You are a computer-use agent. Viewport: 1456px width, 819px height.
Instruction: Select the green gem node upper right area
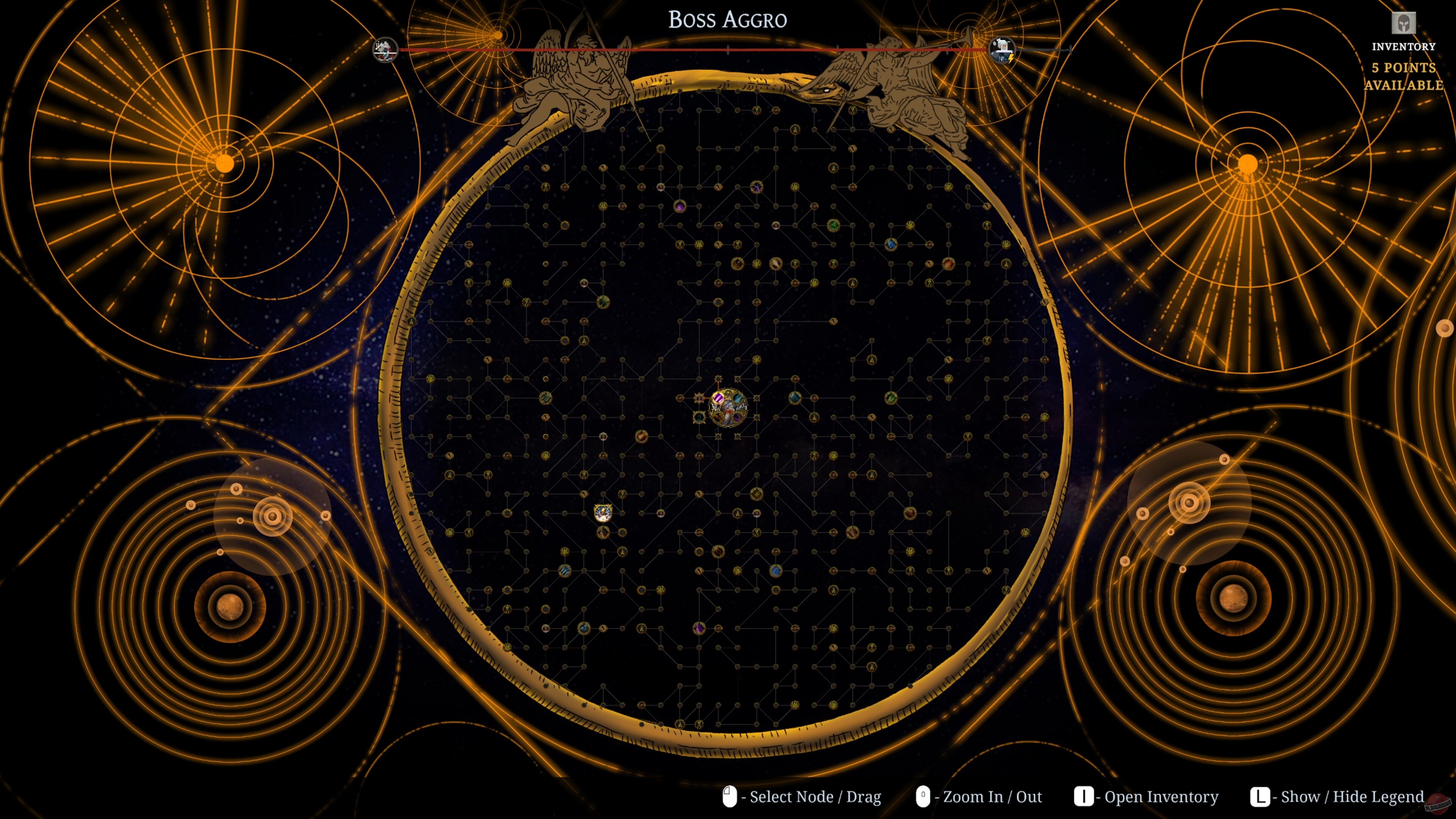(833, 225)
